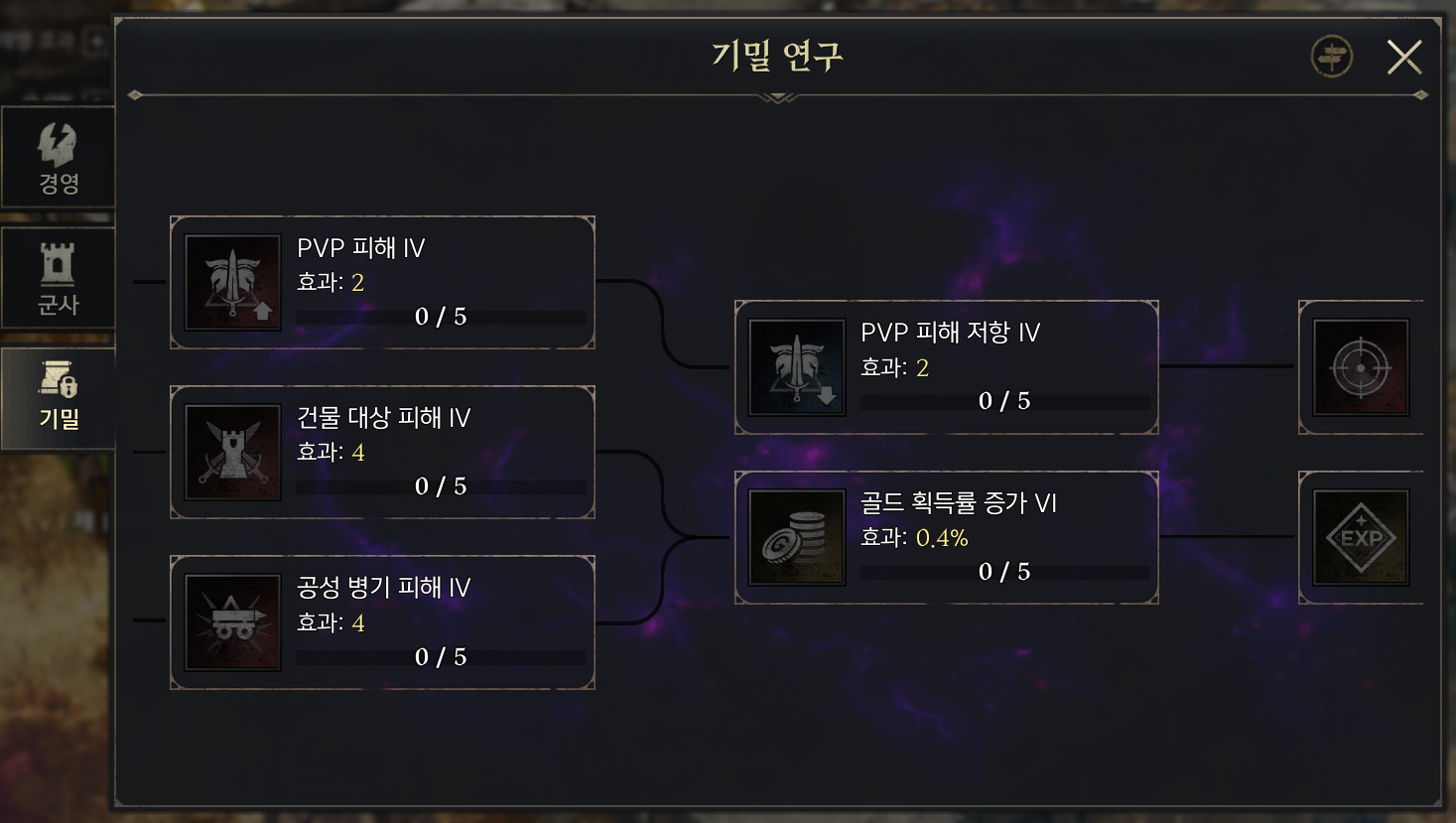
Task: Click the crosshair research node icon
Action: click(x=1361, y=366)
